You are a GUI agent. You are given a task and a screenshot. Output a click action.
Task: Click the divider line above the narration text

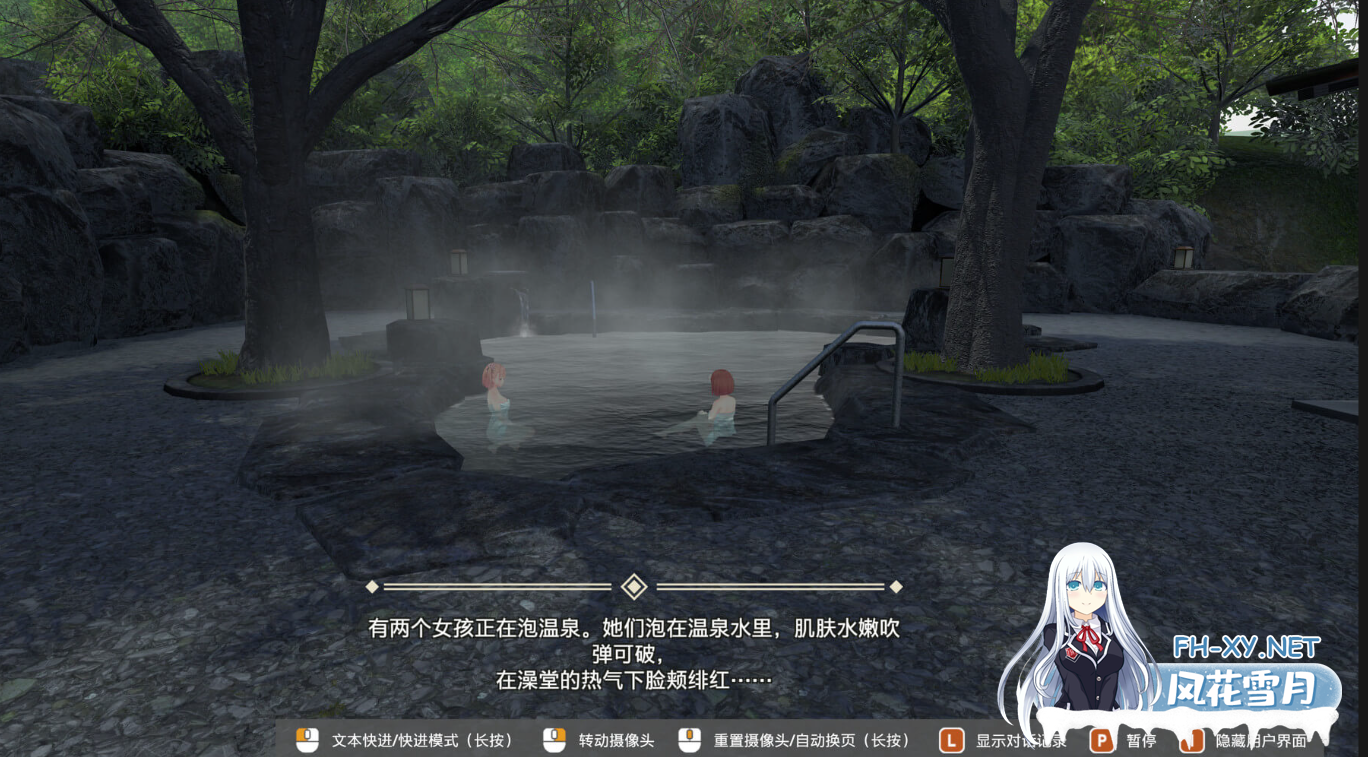click(x=500, y=587)
